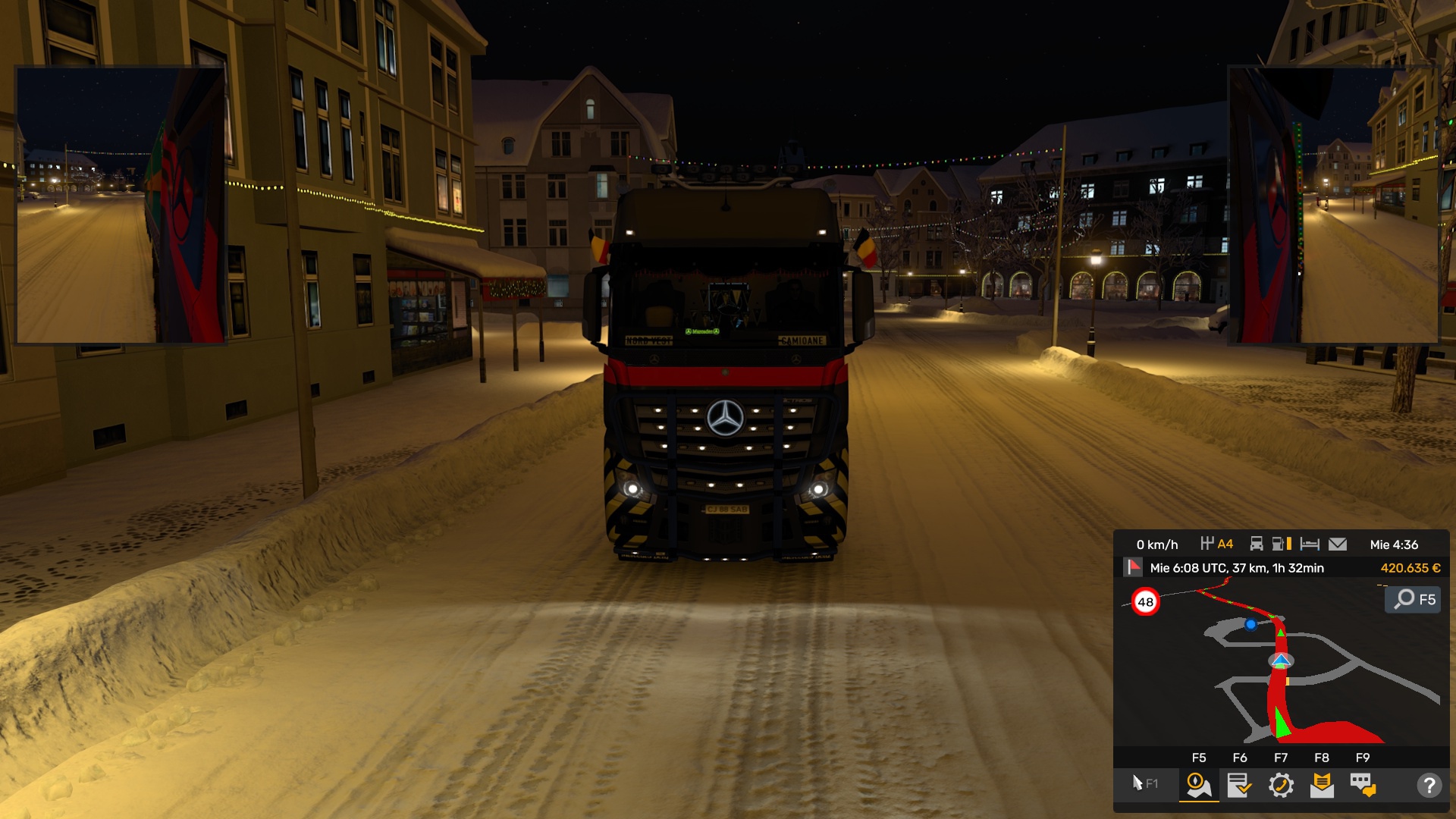This screenshot has height=819, width=1456.
Task: Show the messages inbox tab
Action: point(1322,785)
